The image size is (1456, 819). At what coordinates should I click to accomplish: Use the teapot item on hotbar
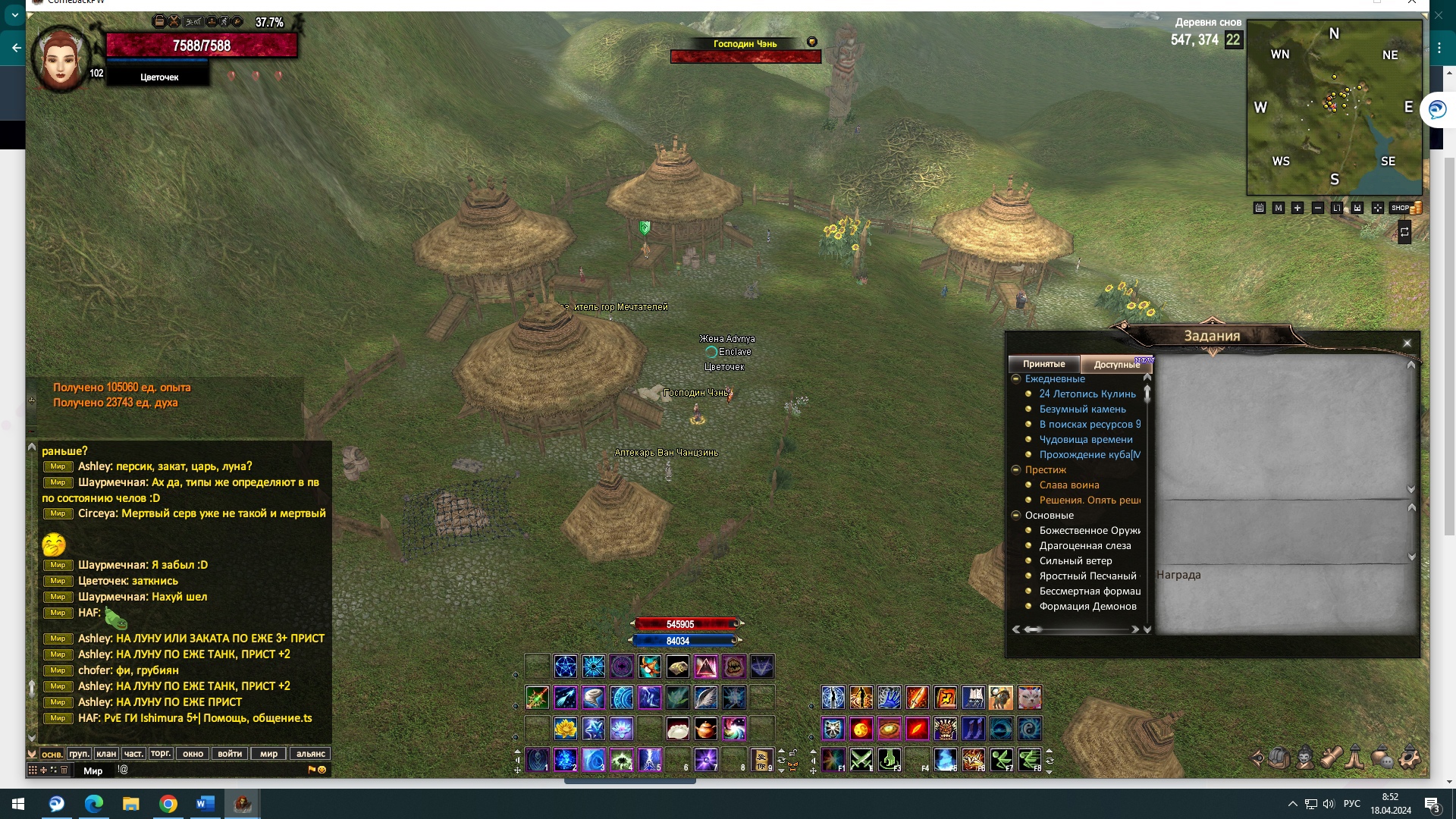click(705, 730)
